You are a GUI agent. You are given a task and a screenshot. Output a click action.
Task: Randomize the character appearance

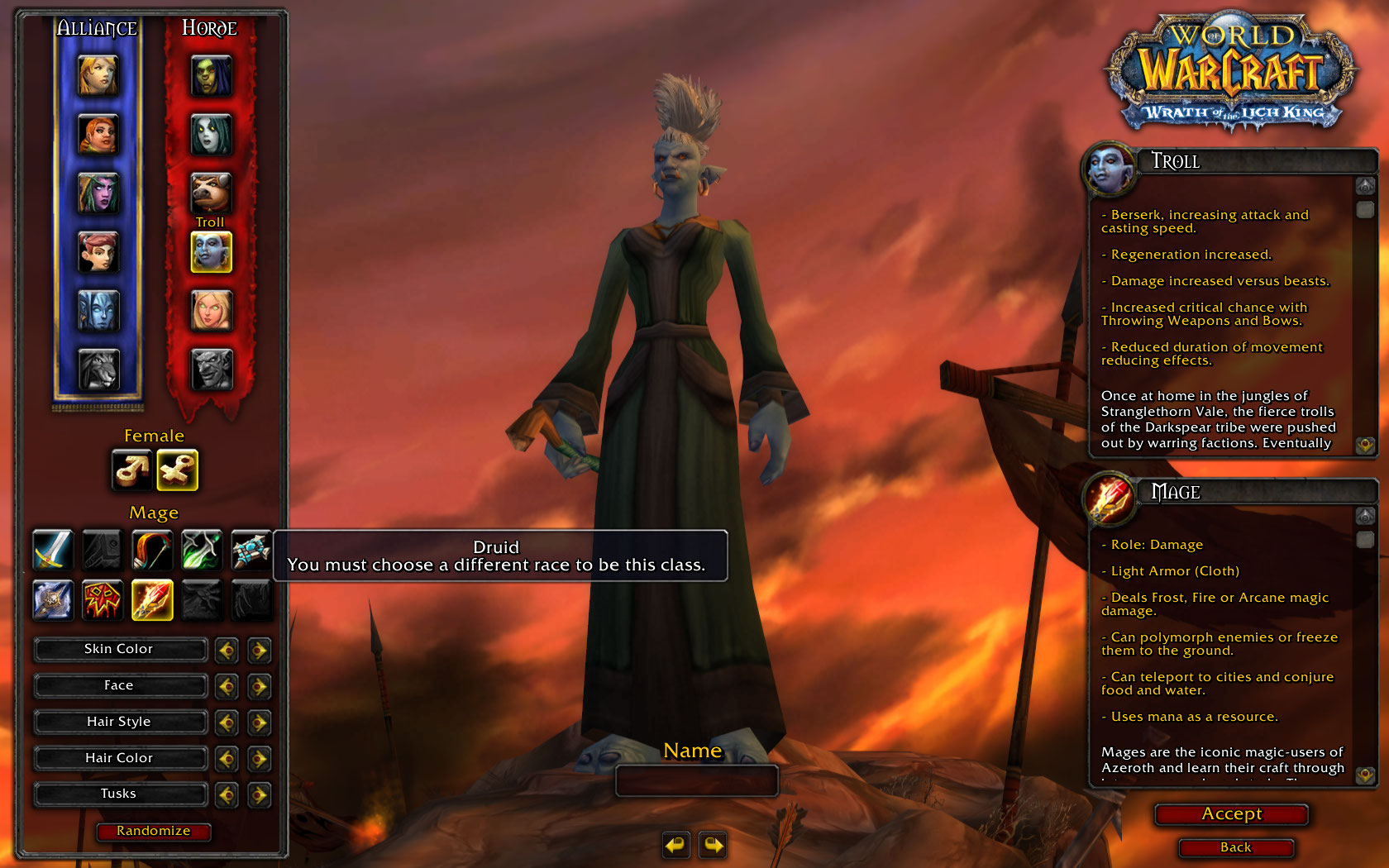coord(153,831)
